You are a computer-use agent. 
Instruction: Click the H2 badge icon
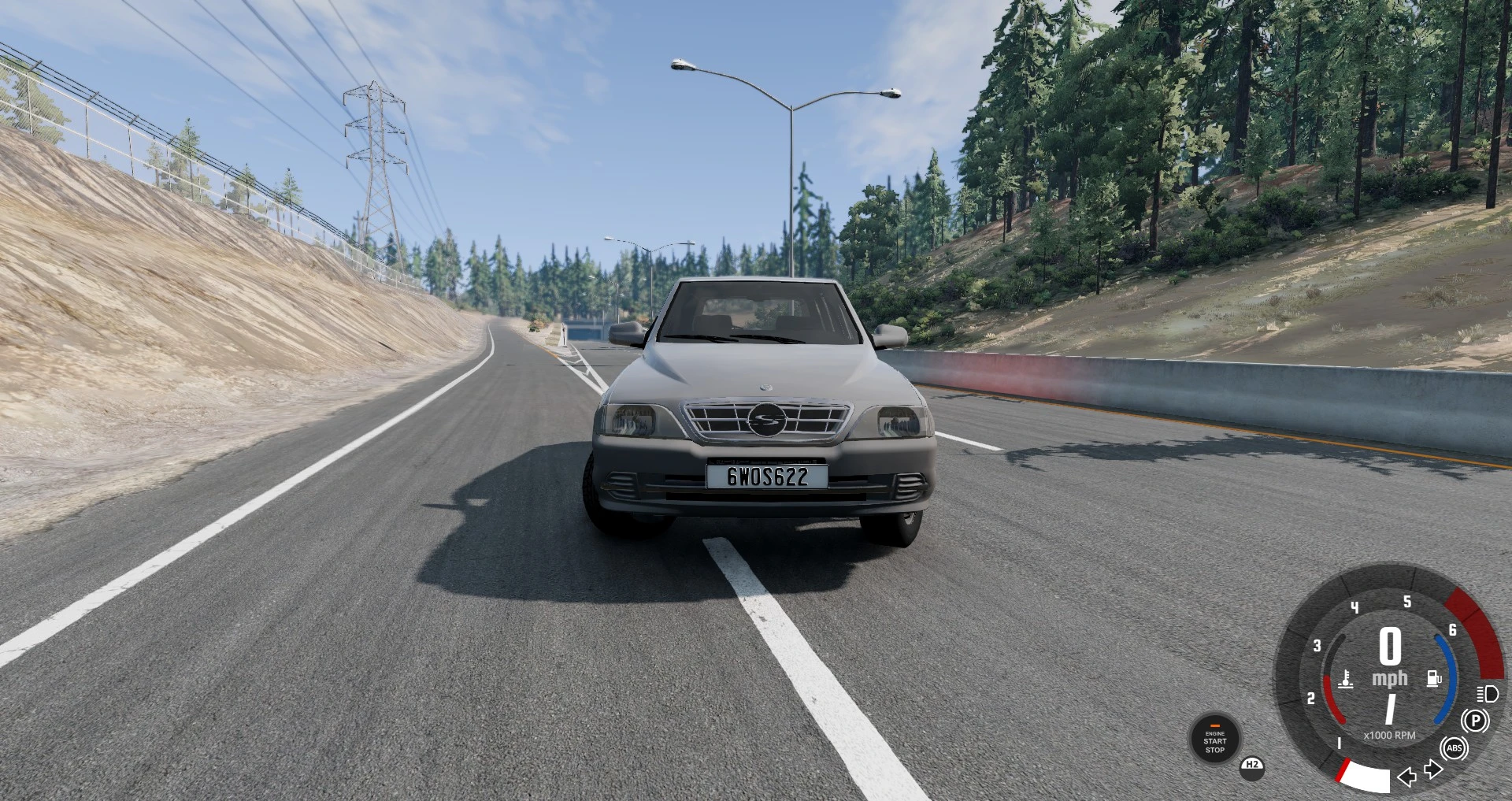coord(1252,770)
